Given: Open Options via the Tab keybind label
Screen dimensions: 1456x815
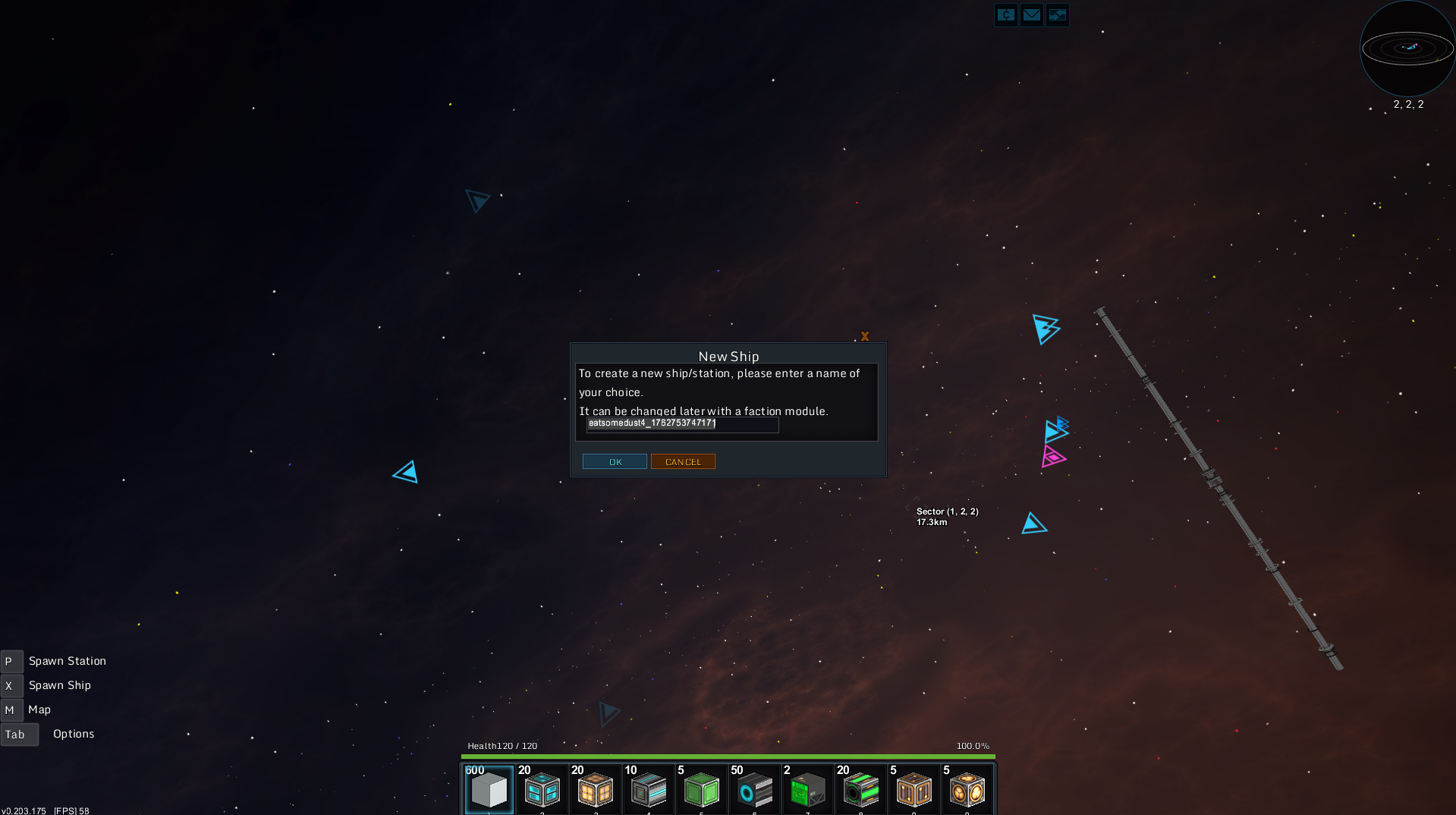Looking at the screenshot, I should click(x=19, y=734).
